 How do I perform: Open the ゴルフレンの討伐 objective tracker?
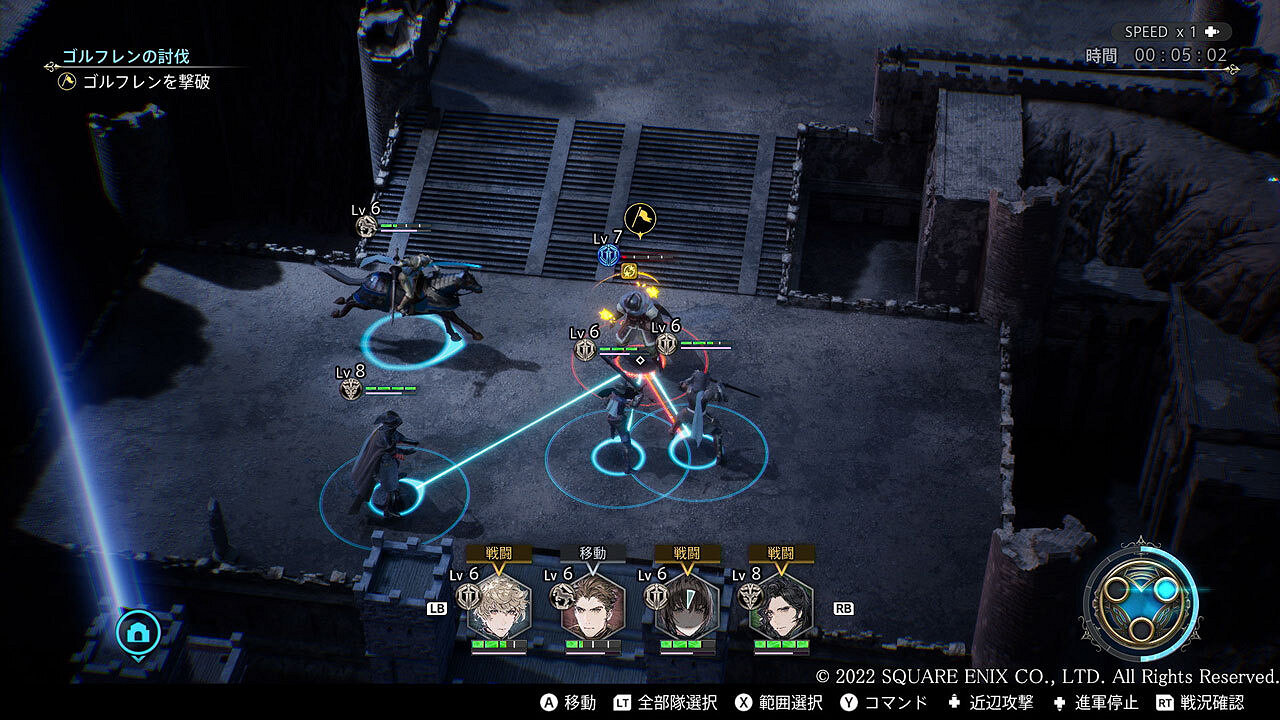(x=126, y=57)
